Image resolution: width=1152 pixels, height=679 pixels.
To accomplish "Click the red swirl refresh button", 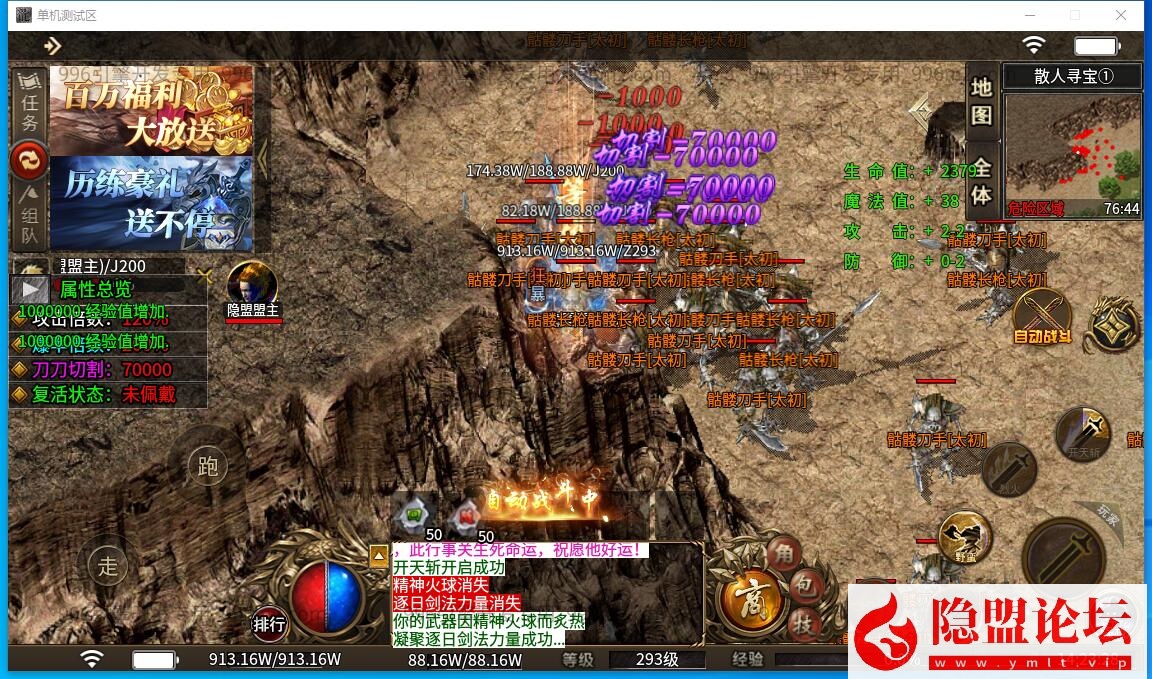I will (30, 160).
